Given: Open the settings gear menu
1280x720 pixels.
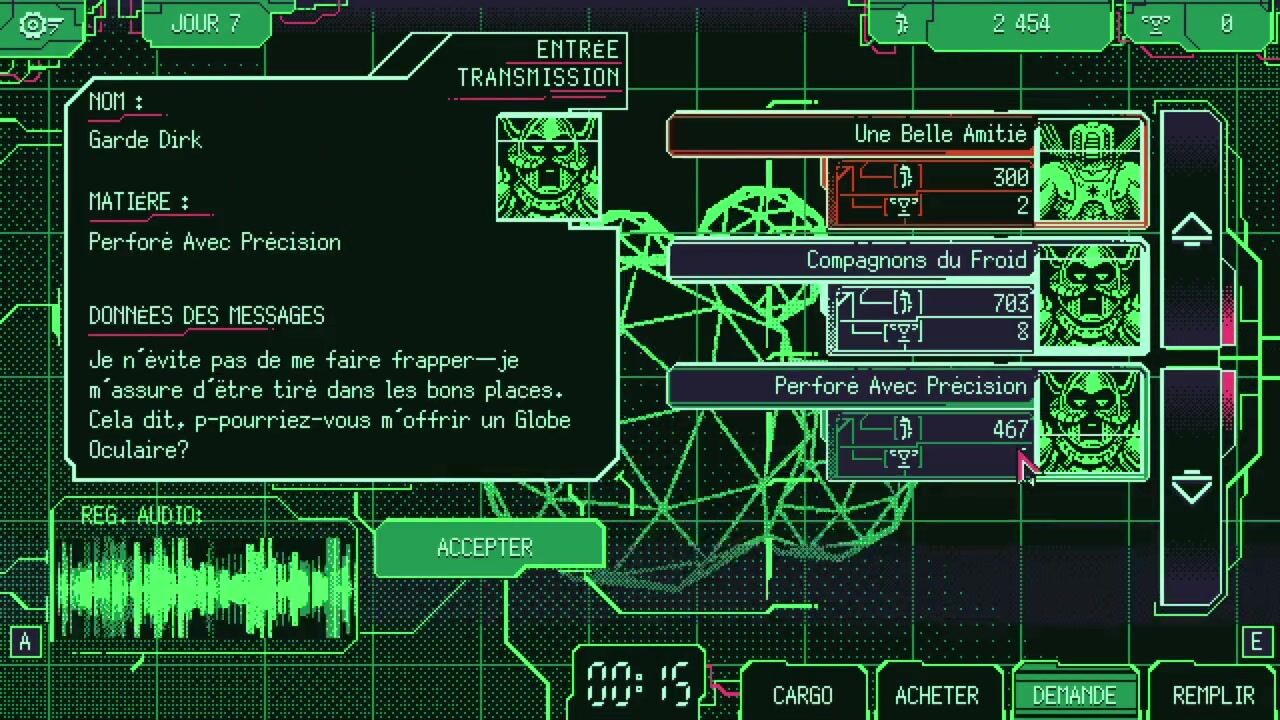Looking at the screenshot, I should click(x=40, y=24).
